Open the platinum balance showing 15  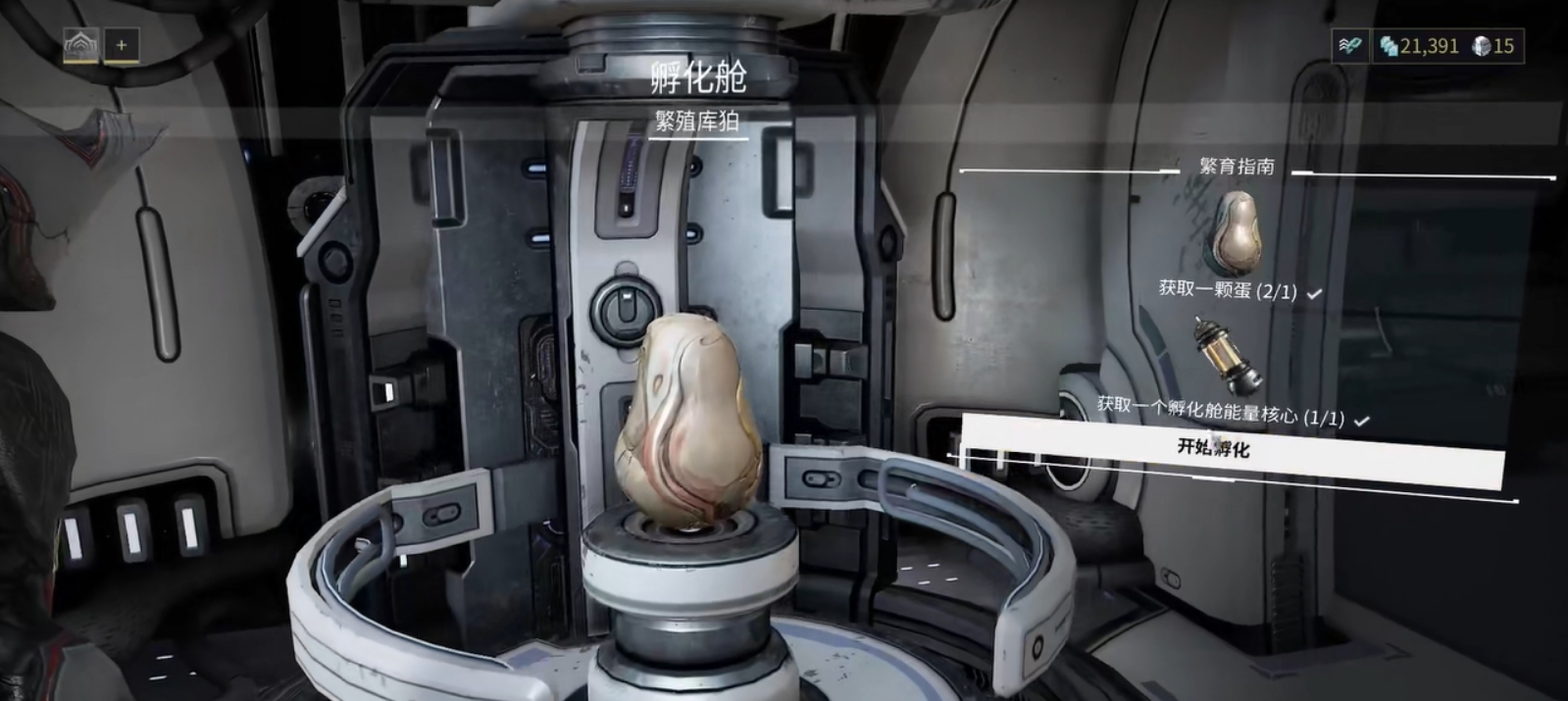[1494, 46]
